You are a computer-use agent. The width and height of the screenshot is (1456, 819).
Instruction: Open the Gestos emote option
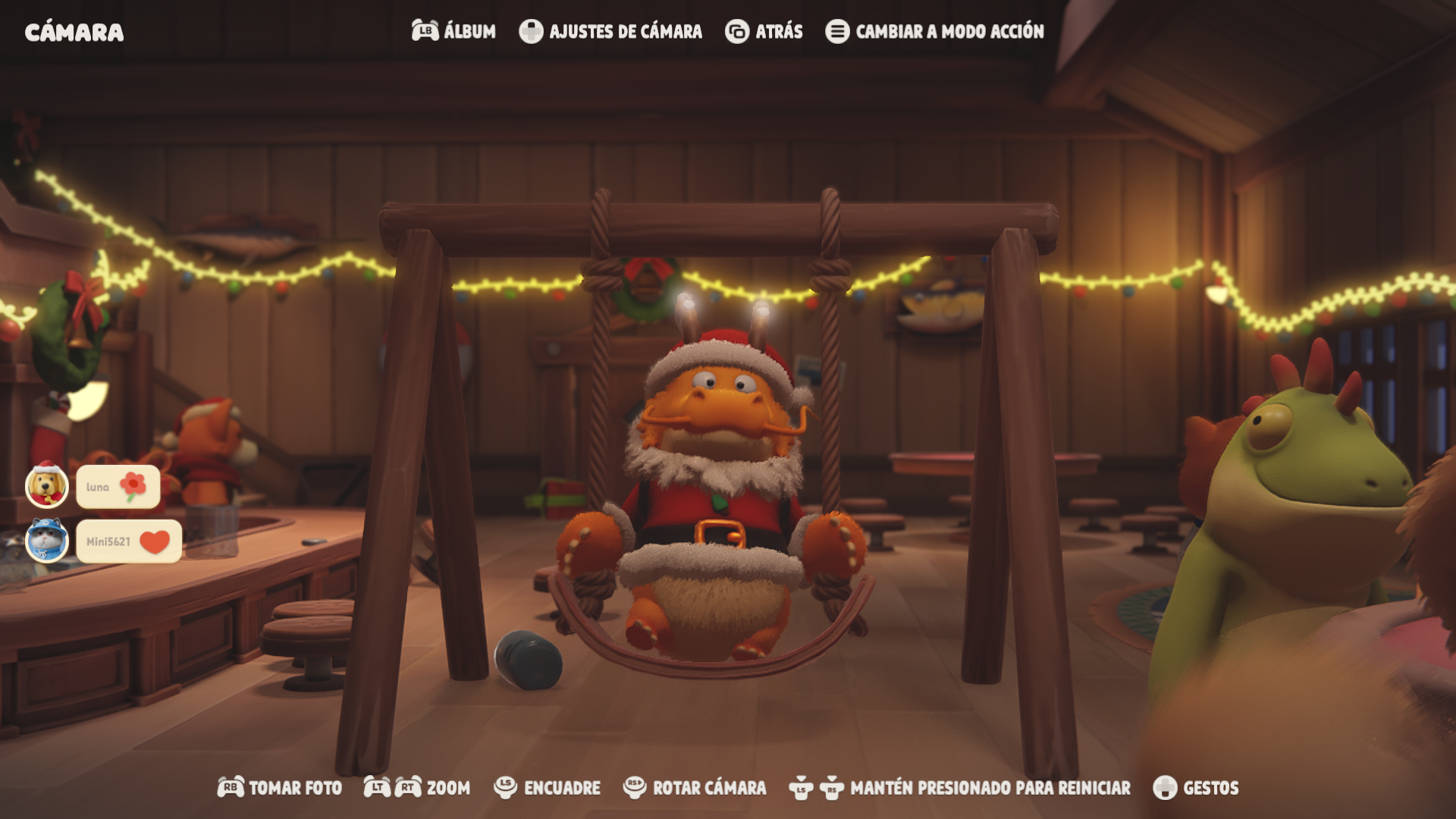1196,788
